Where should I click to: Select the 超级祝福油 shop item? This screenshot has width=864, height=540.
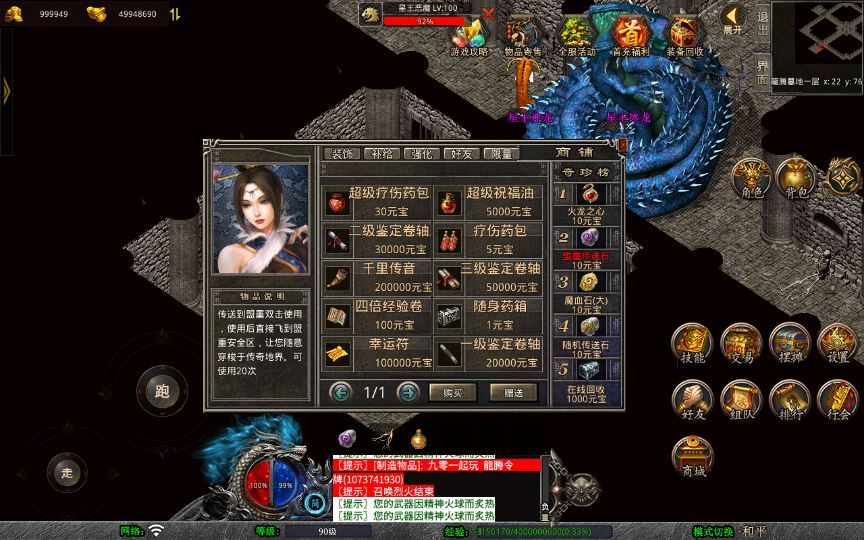pos(490,203)
